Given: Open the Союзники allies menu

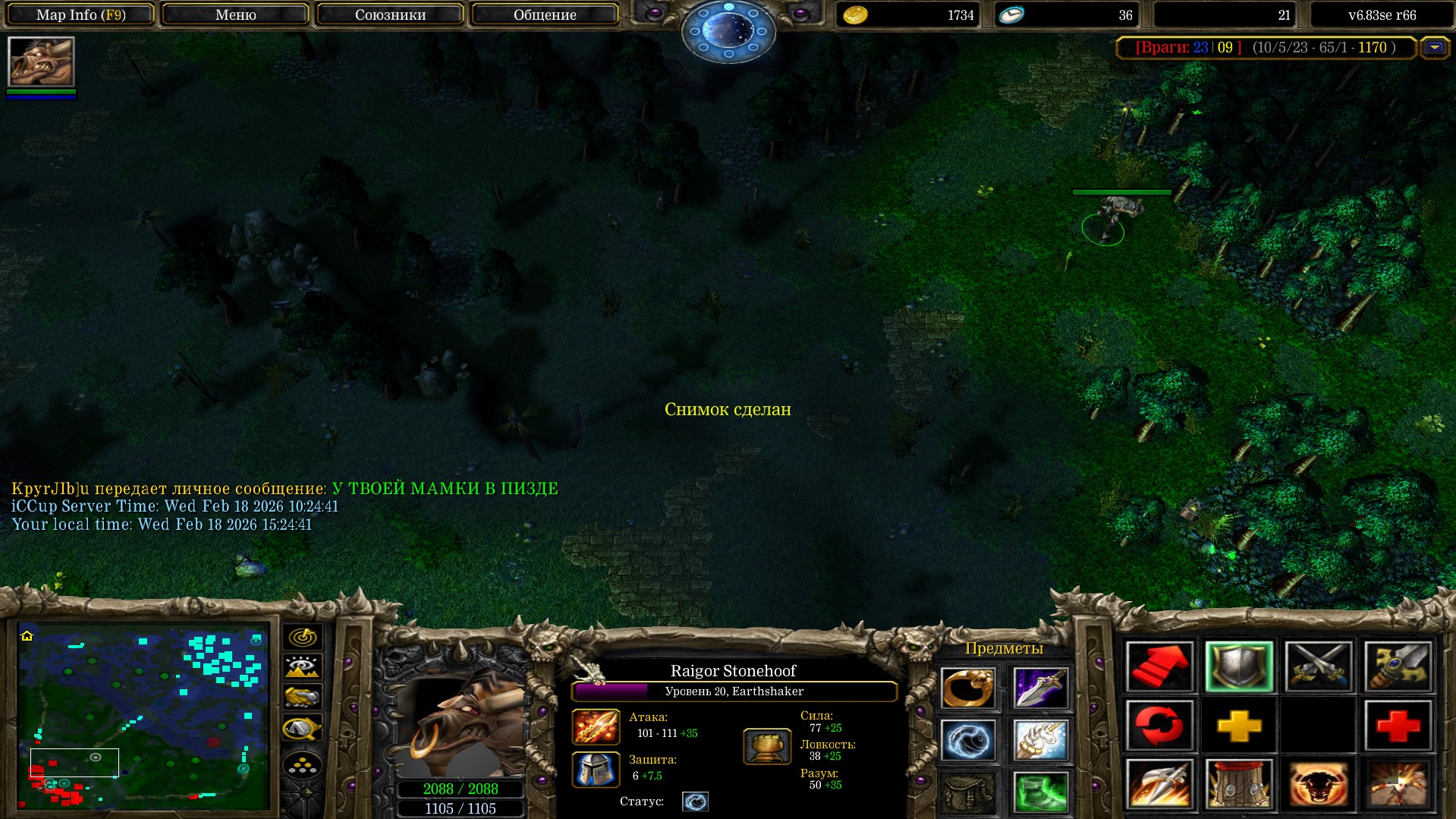Looking at the screenshot, I should 390,14.
